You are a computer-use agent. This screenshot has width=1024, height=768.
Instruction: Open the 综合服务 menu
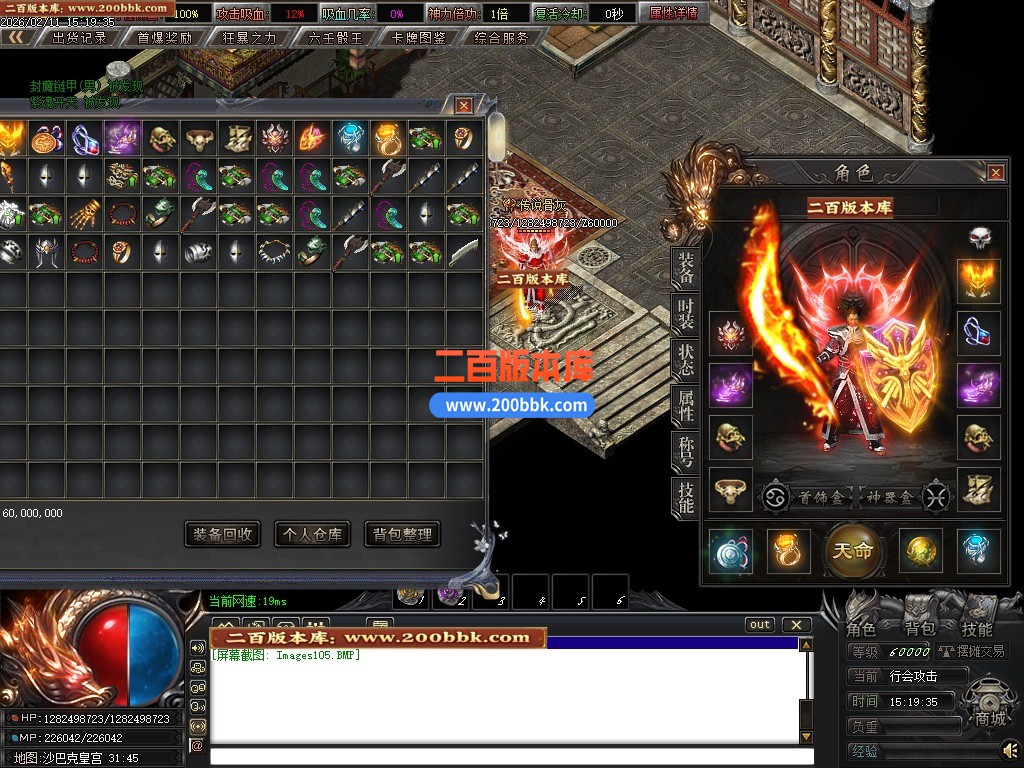502,38
